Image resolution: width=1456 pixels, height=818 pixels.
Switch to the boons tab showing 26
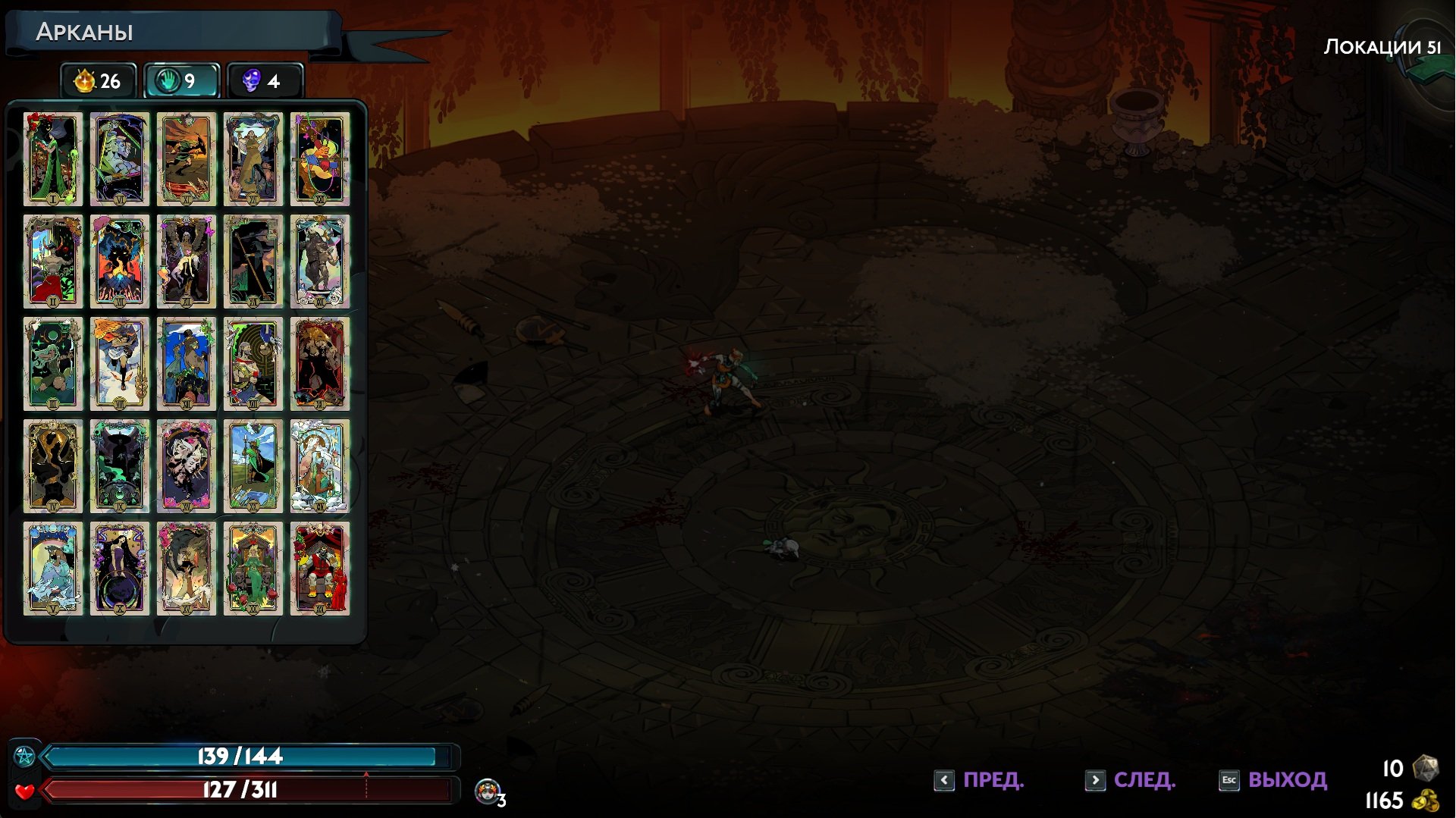pyautogui.click(x=99, y=81)
